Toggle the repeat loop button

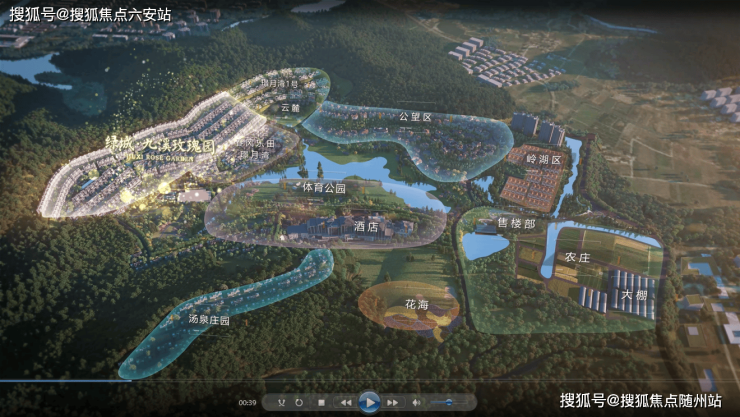(299, 402)
